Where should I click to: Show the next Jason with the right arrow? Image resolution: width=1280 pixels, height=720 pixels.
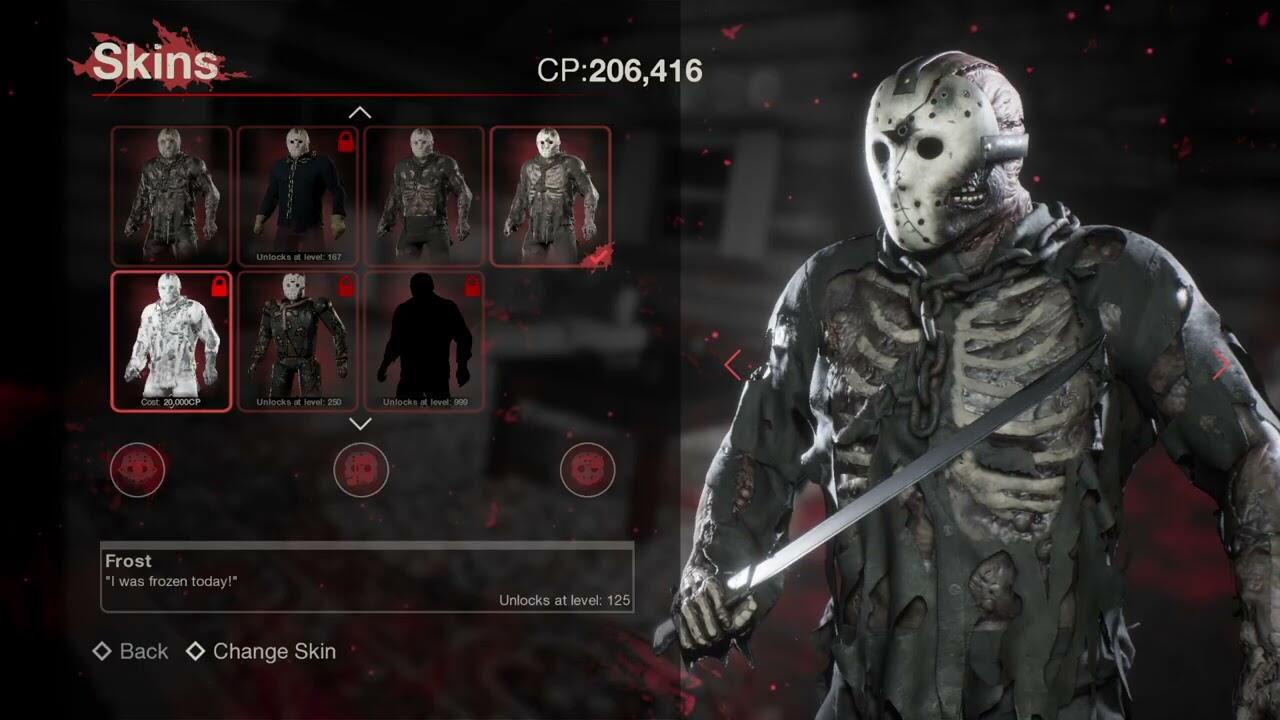(1220, 365)
